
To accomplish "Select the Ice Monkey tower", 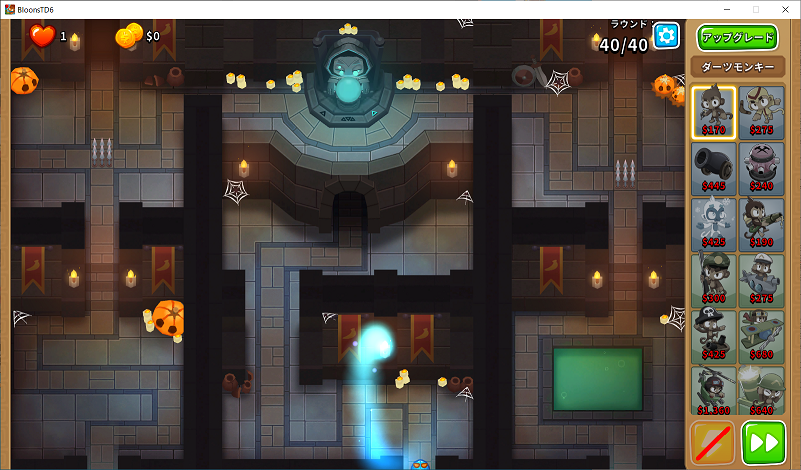I will [713, 223].
